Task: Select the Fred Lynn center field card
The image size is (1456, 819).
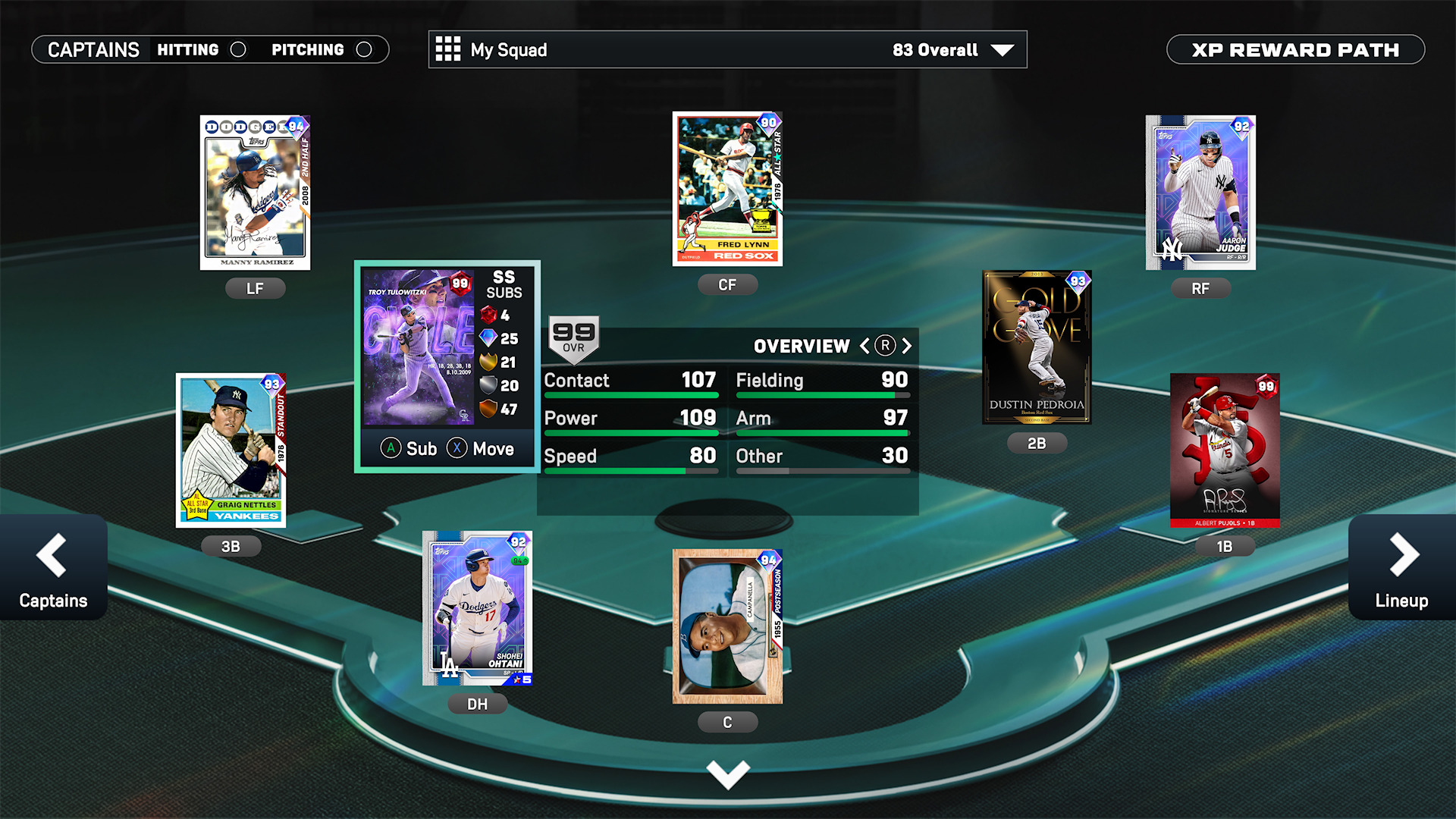Action: (x=727, y=189)
